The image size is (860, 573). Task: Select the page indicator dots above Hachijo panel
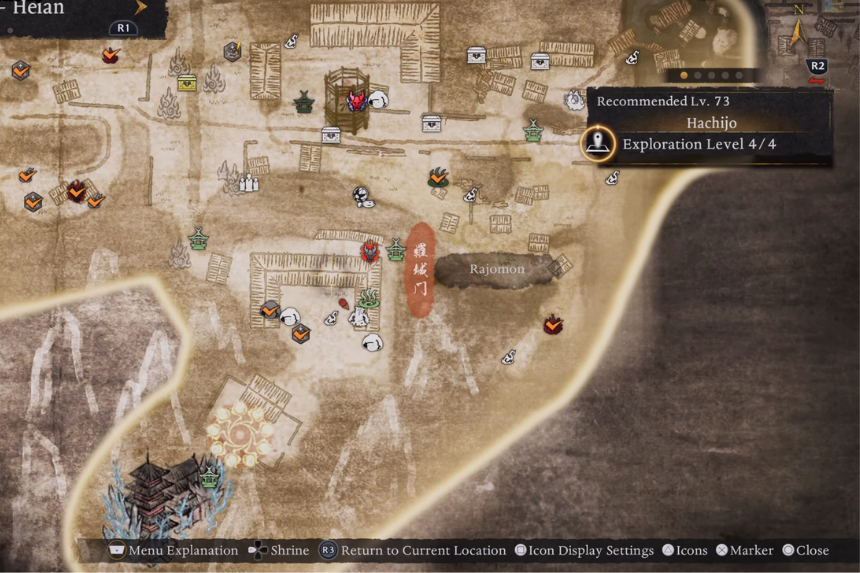pos(711,75)
